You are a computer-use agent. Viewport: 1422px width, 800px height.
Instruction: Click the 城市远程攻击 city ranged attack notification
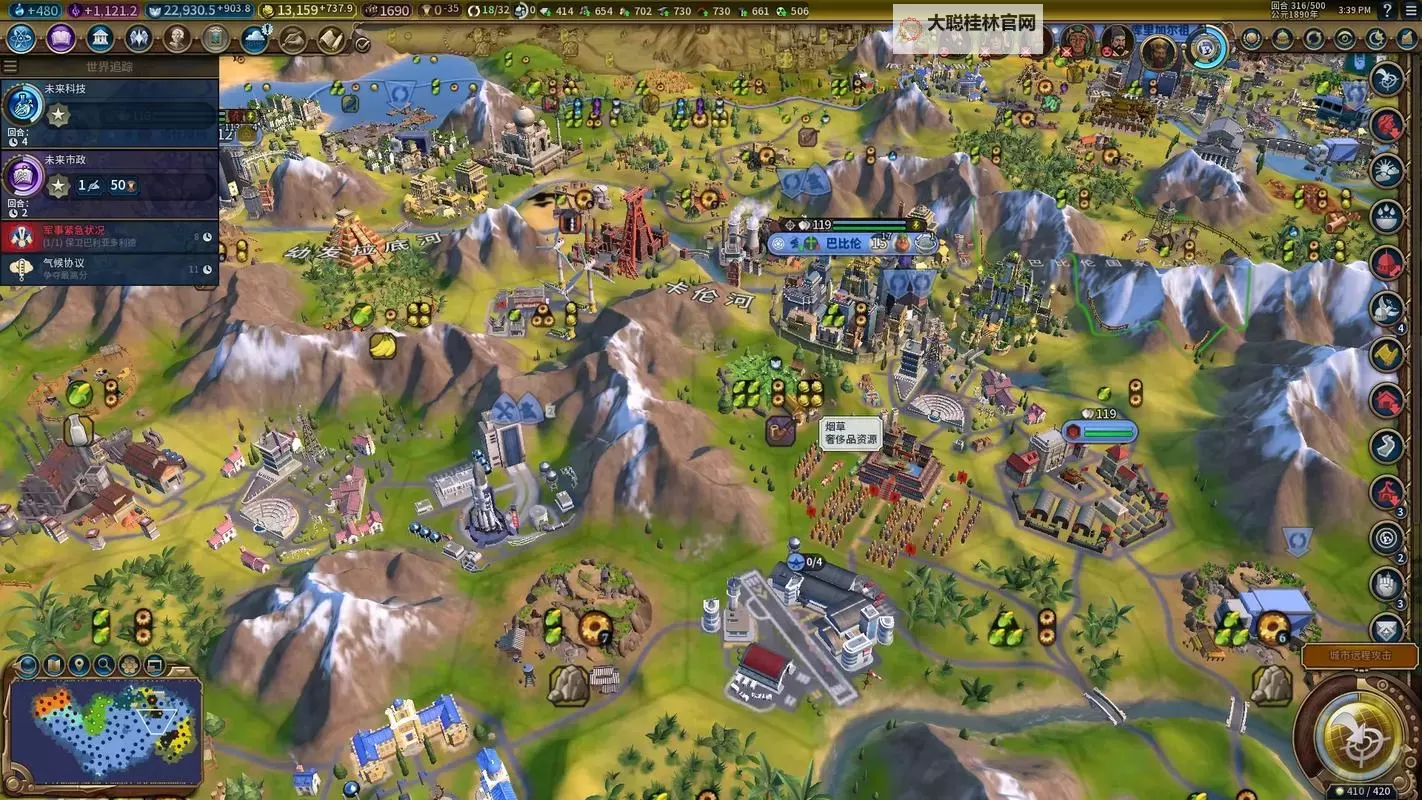(x=1359, y=655)
